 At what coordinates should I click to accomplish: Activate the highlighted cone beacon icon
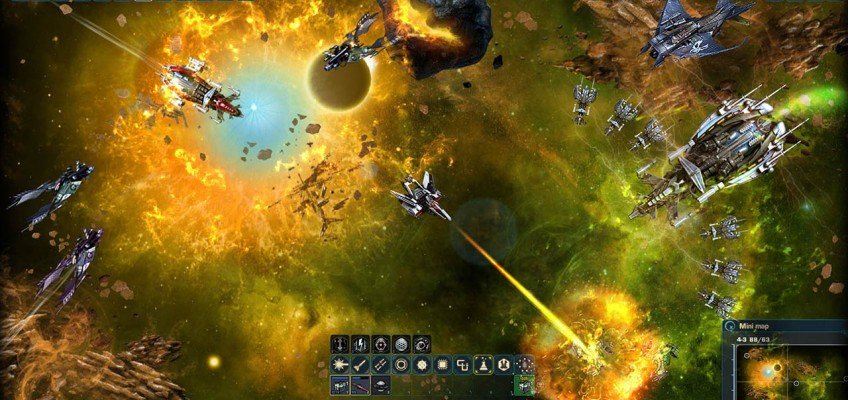coord(484,365)
